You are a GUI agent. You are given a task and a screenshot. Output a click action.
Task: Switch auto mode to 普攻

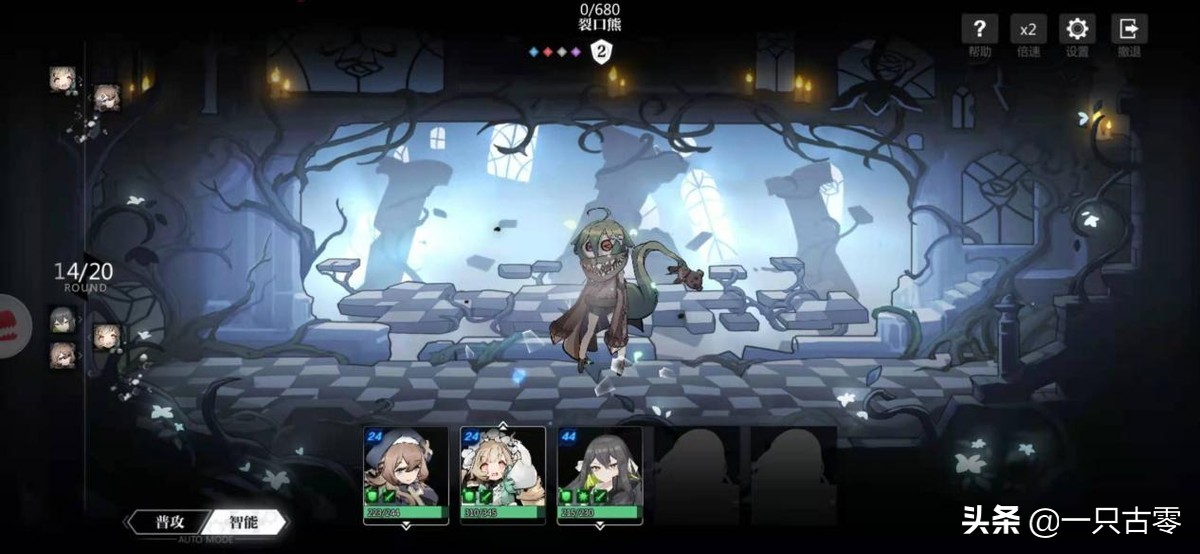point(169,522)
